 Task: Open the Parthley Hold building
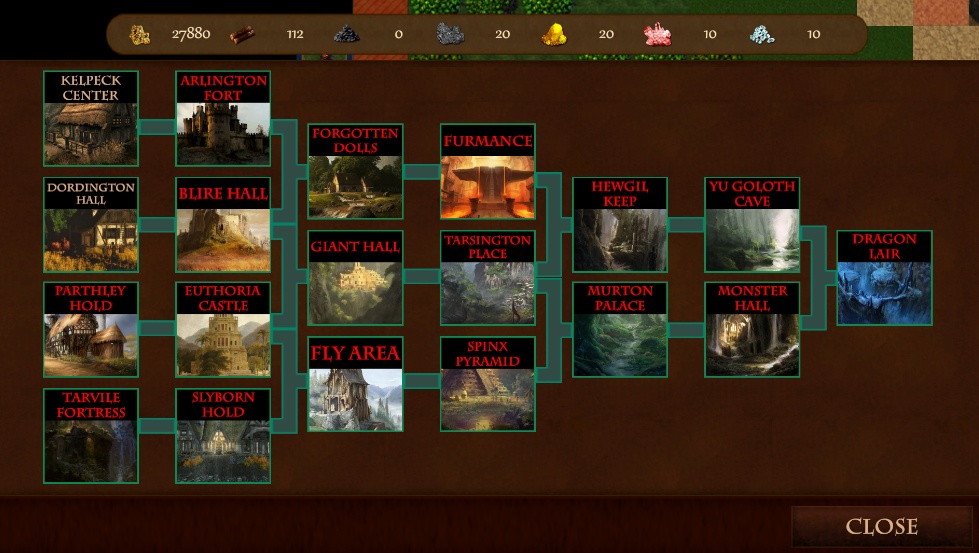click(x=91, y=330)
